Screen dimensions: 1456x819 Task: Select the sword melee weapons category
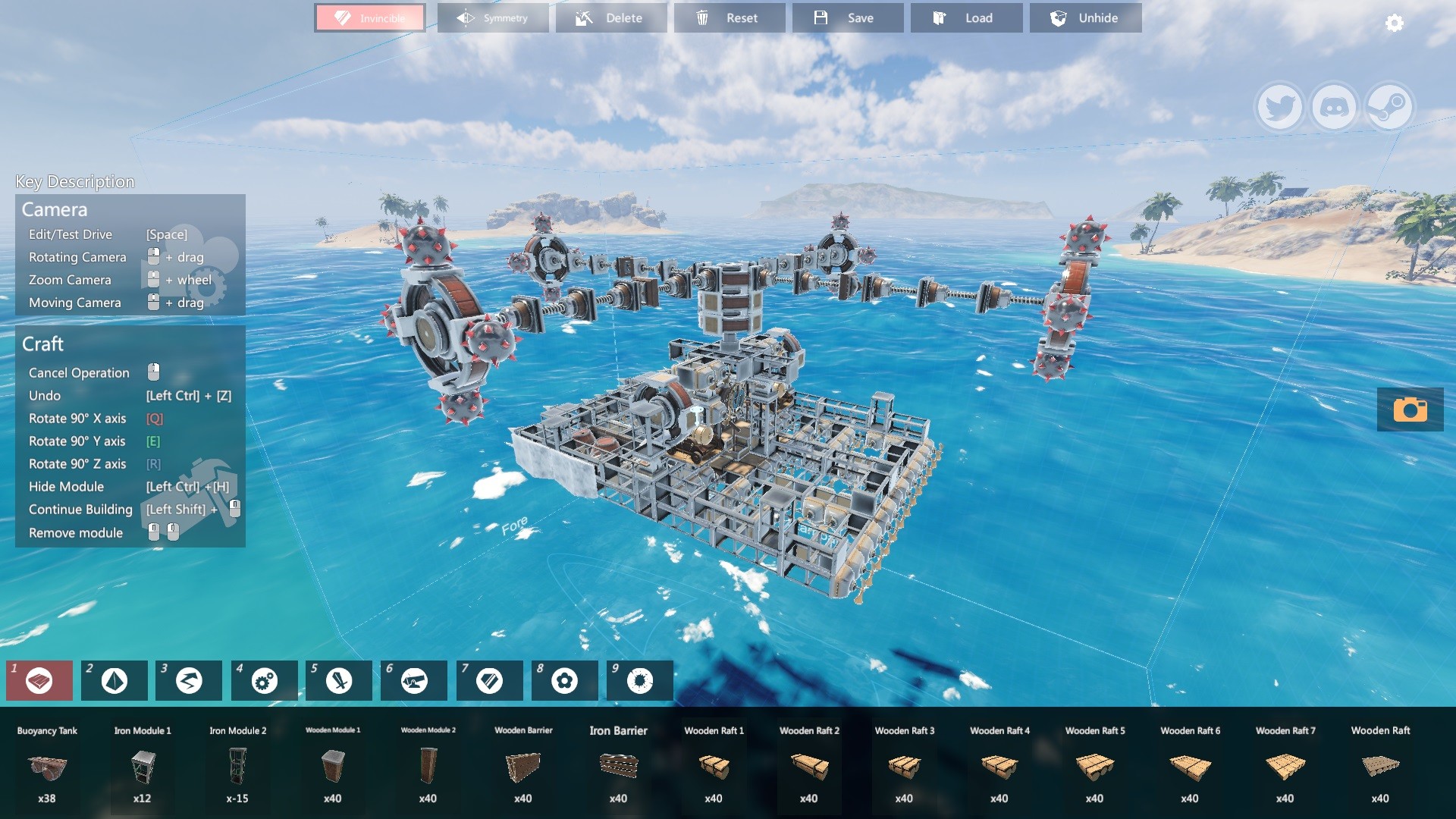[339, 680]
